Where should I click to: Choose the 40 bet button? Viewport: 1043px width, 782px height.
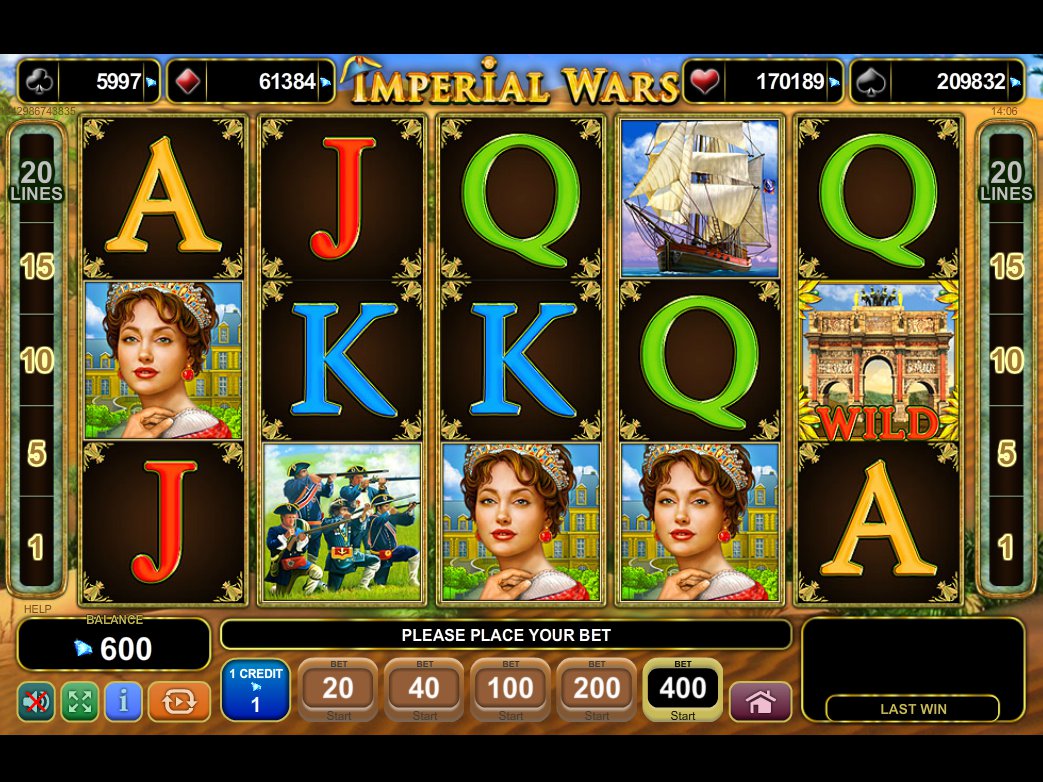(x=424, y=689)
